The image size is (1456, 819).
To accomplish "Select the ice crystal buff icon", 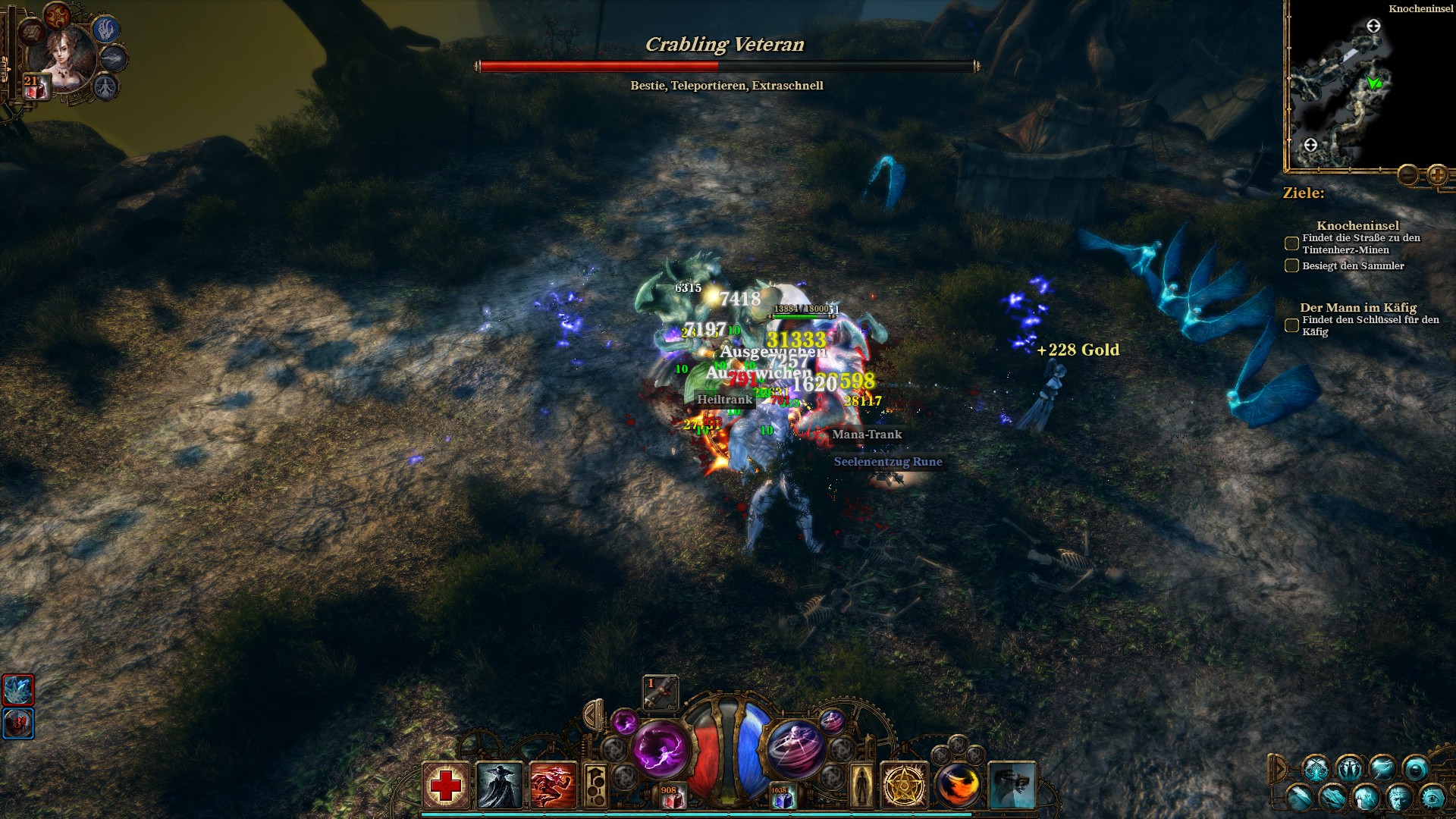I will (x=18, y=690).
